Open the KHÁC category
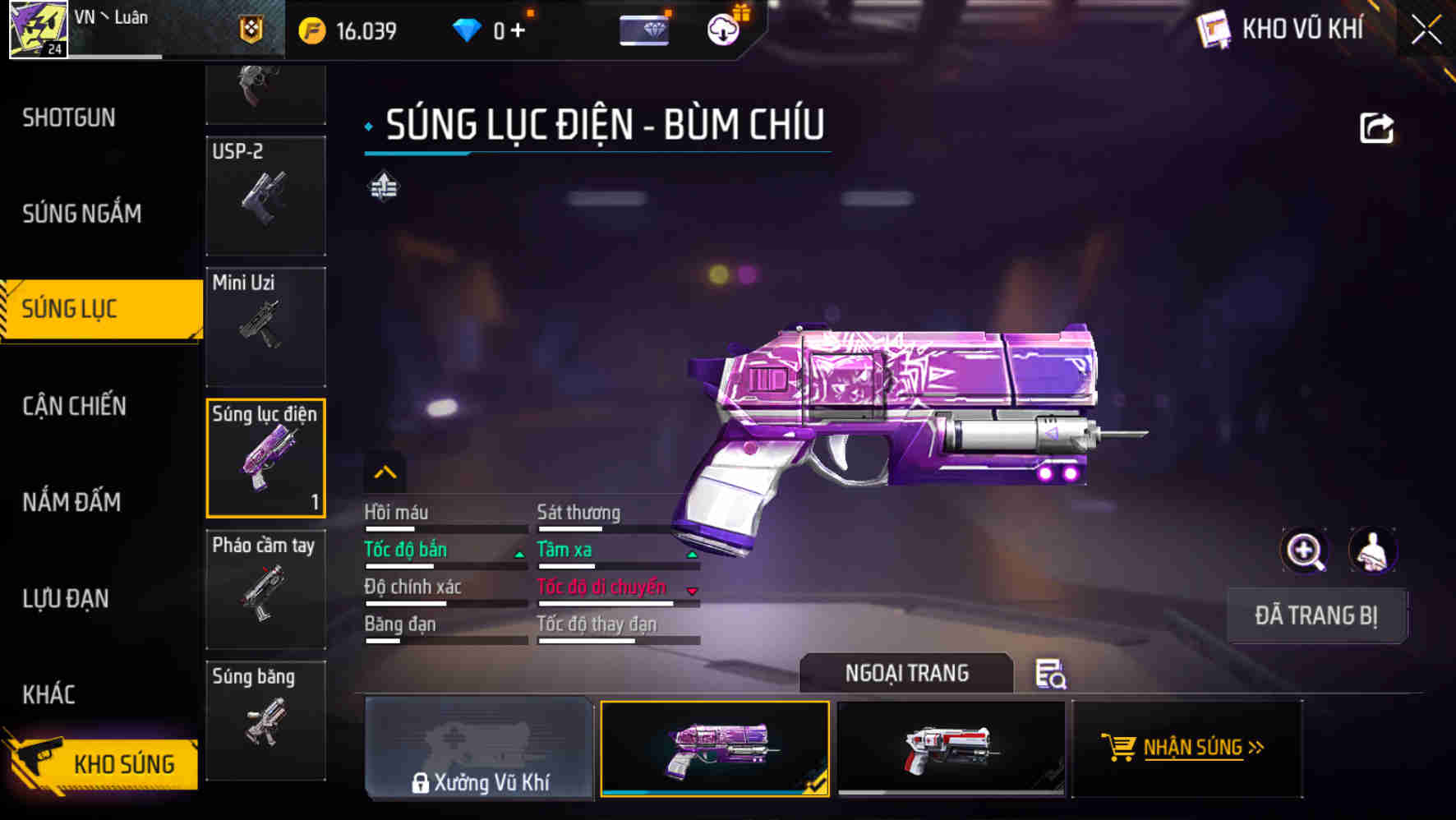 [x=49, y=694]
